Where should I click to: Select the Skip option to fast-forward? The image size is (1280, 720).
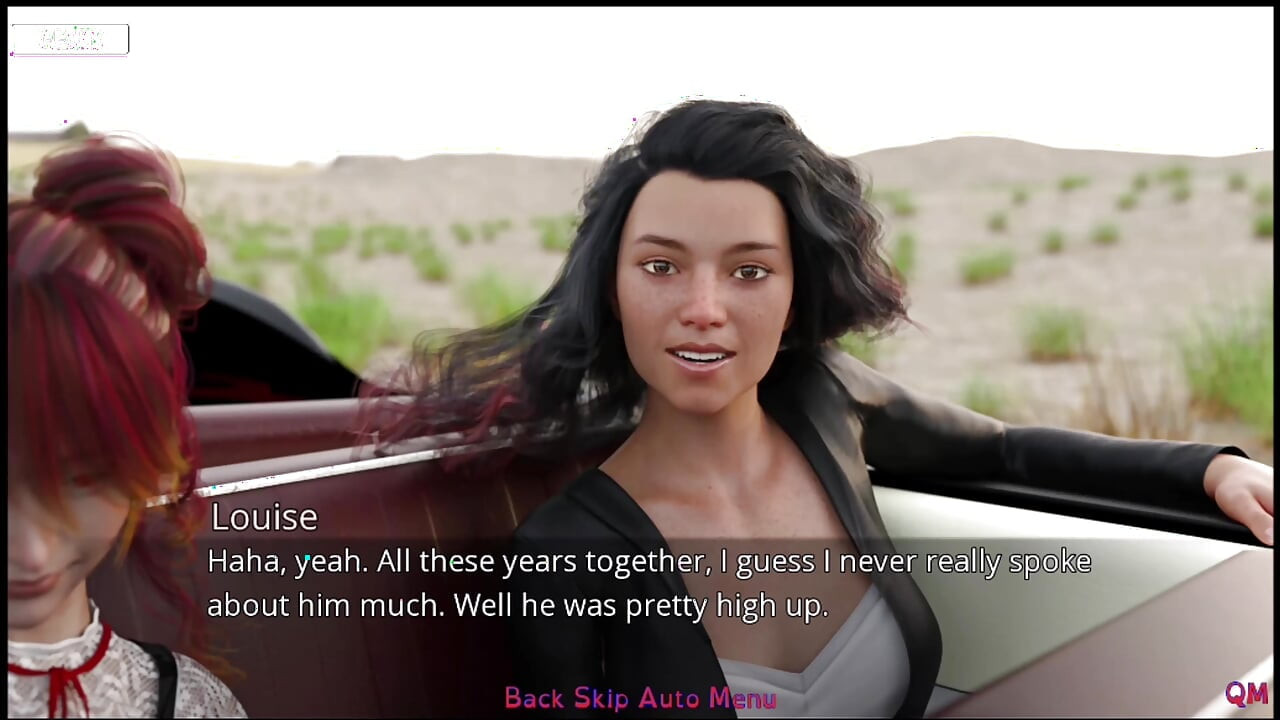pos(601,698)
